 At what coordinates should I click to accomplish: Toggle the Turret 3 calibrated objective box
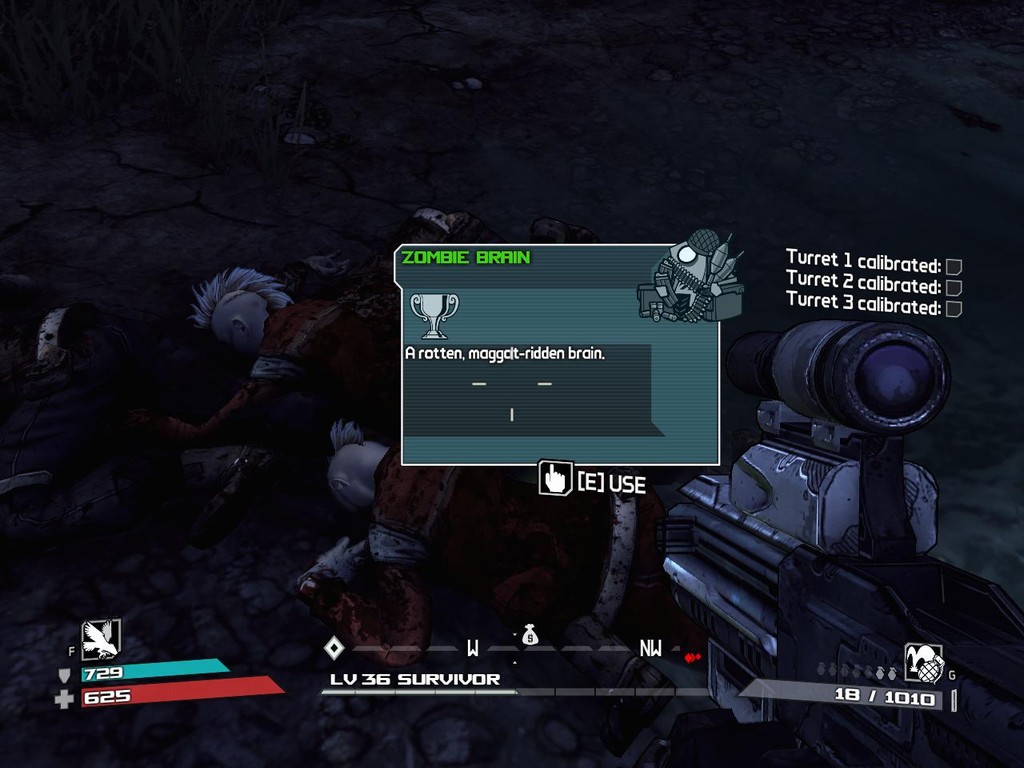(x=954, y=308)
